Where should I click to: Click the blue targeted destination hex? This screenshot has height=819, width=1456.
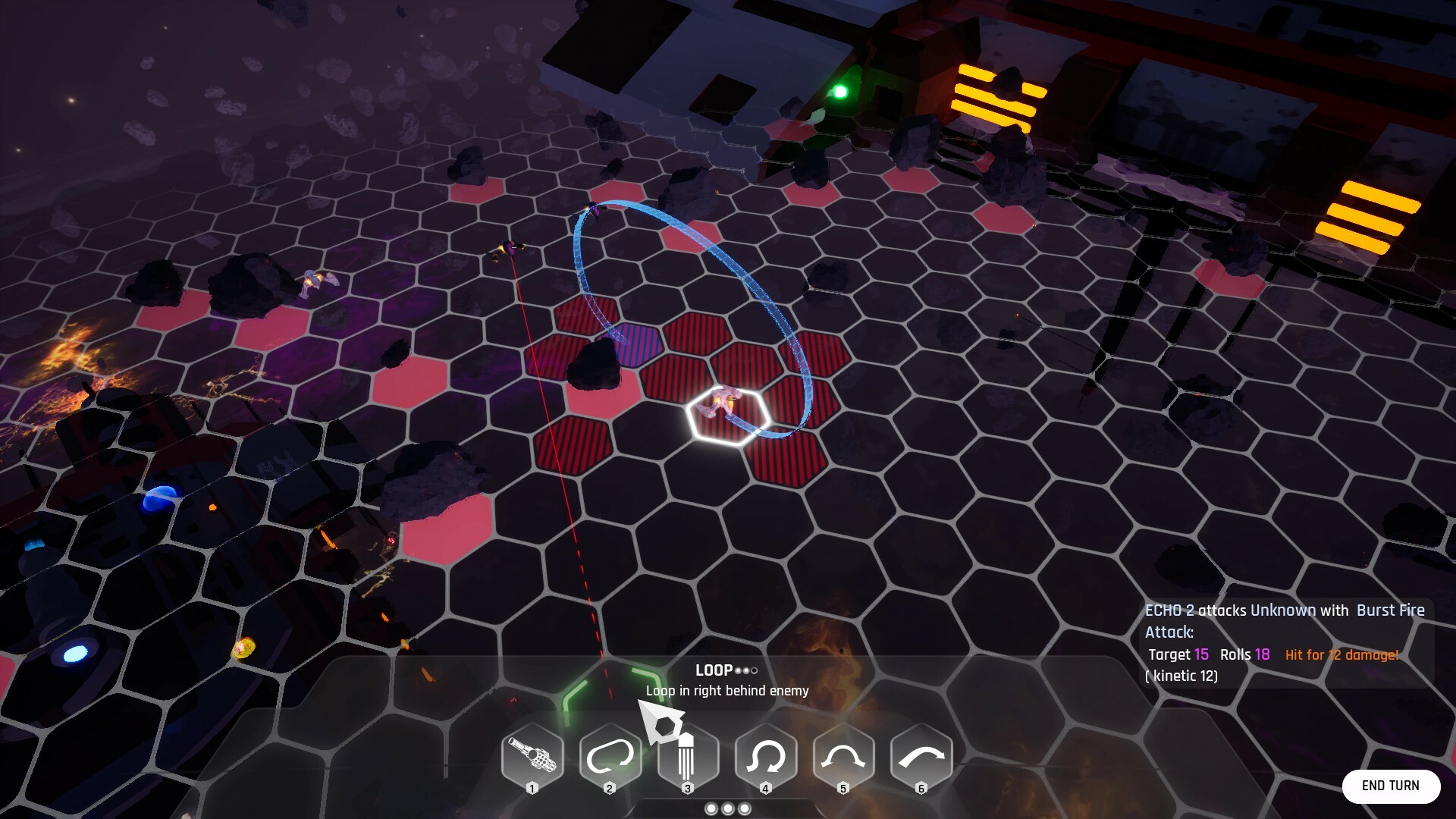(x=635, y=345)
